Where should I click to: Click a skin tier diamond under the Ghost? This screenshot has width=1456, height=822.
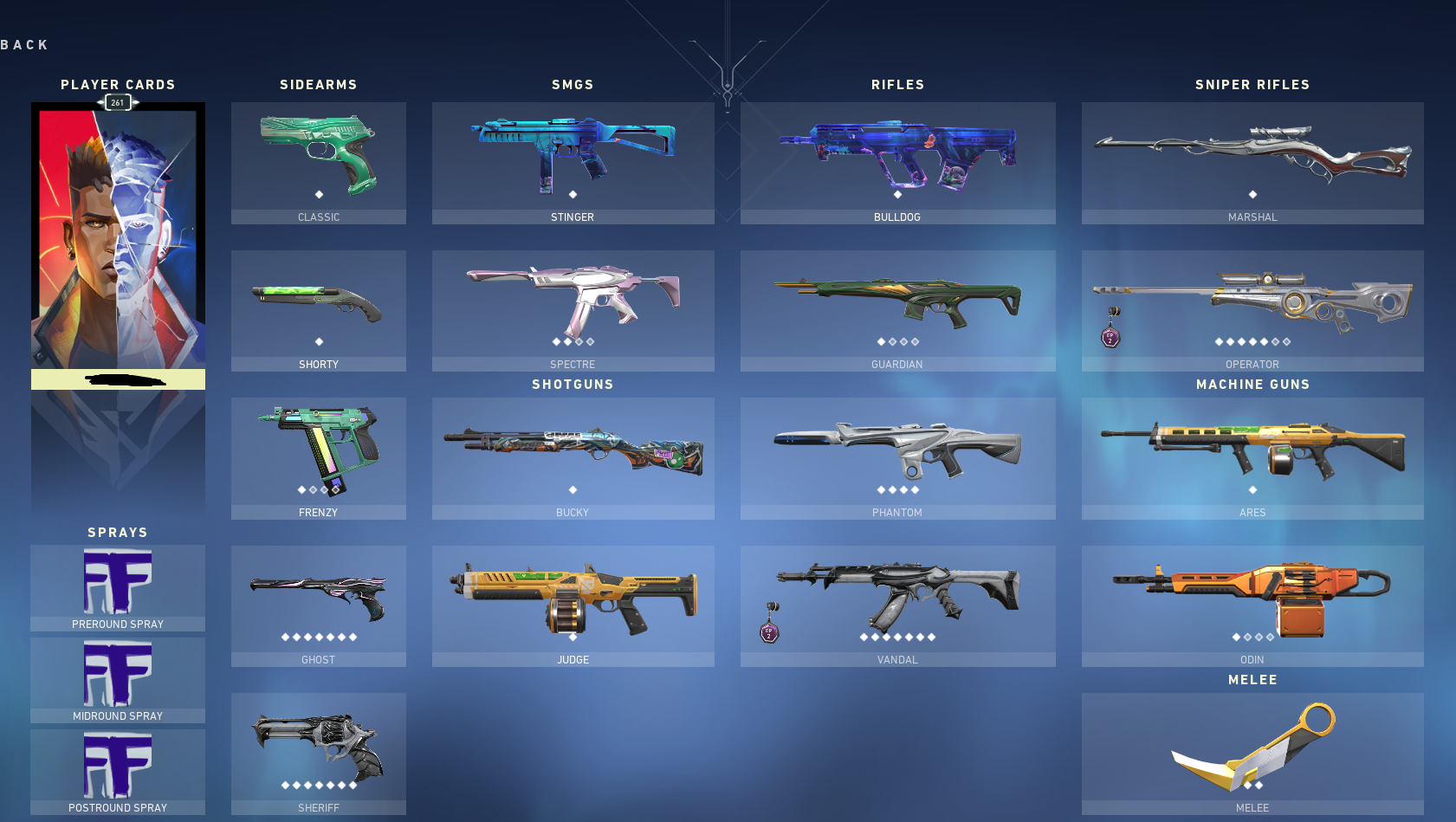click(318, 637)
